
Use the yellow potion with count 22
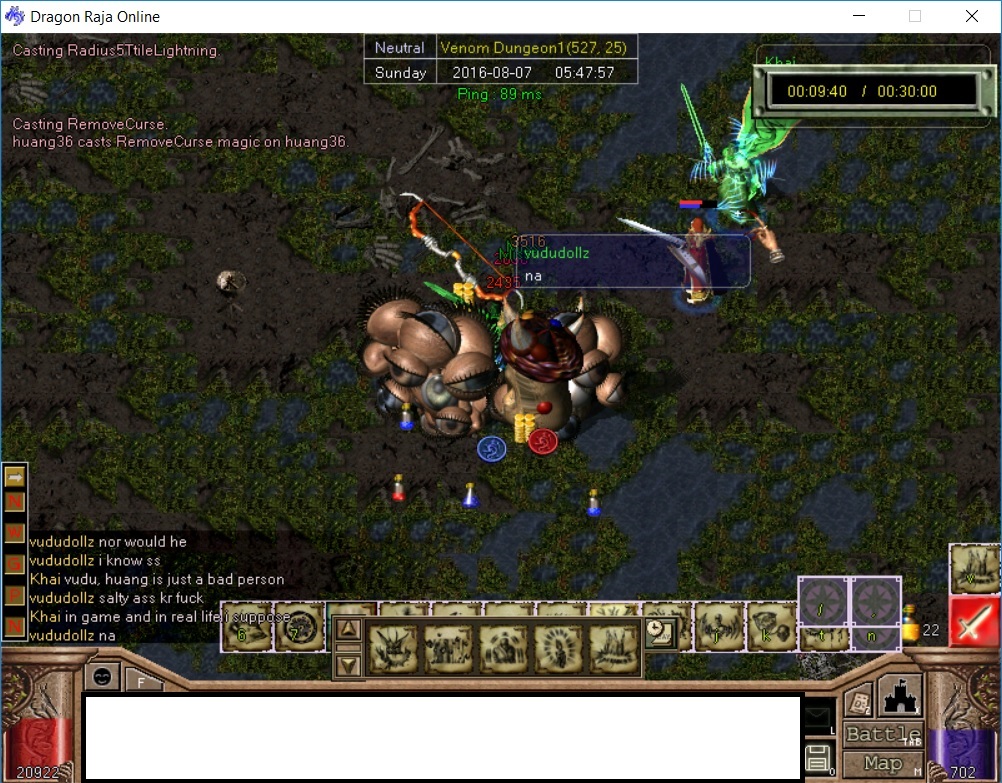[x=911, y=627]
